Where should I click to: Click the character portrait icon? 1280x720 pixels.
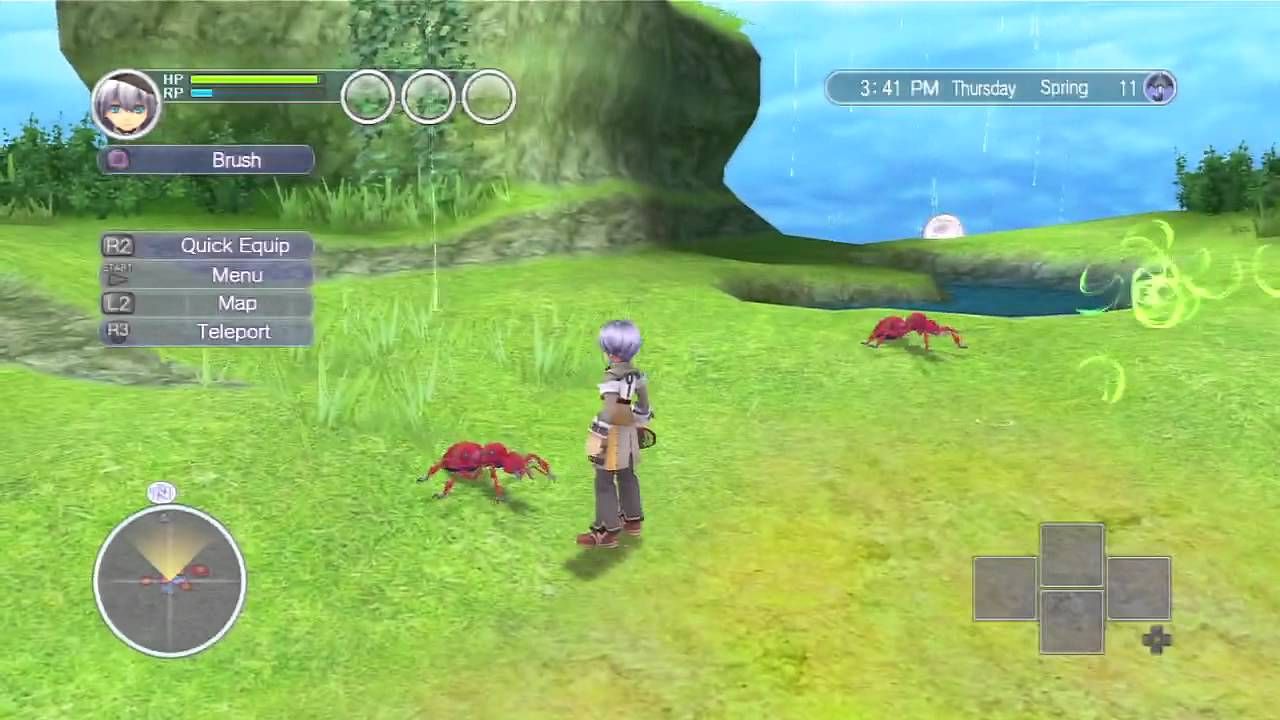pyautogui.click(x=127, y=104)
